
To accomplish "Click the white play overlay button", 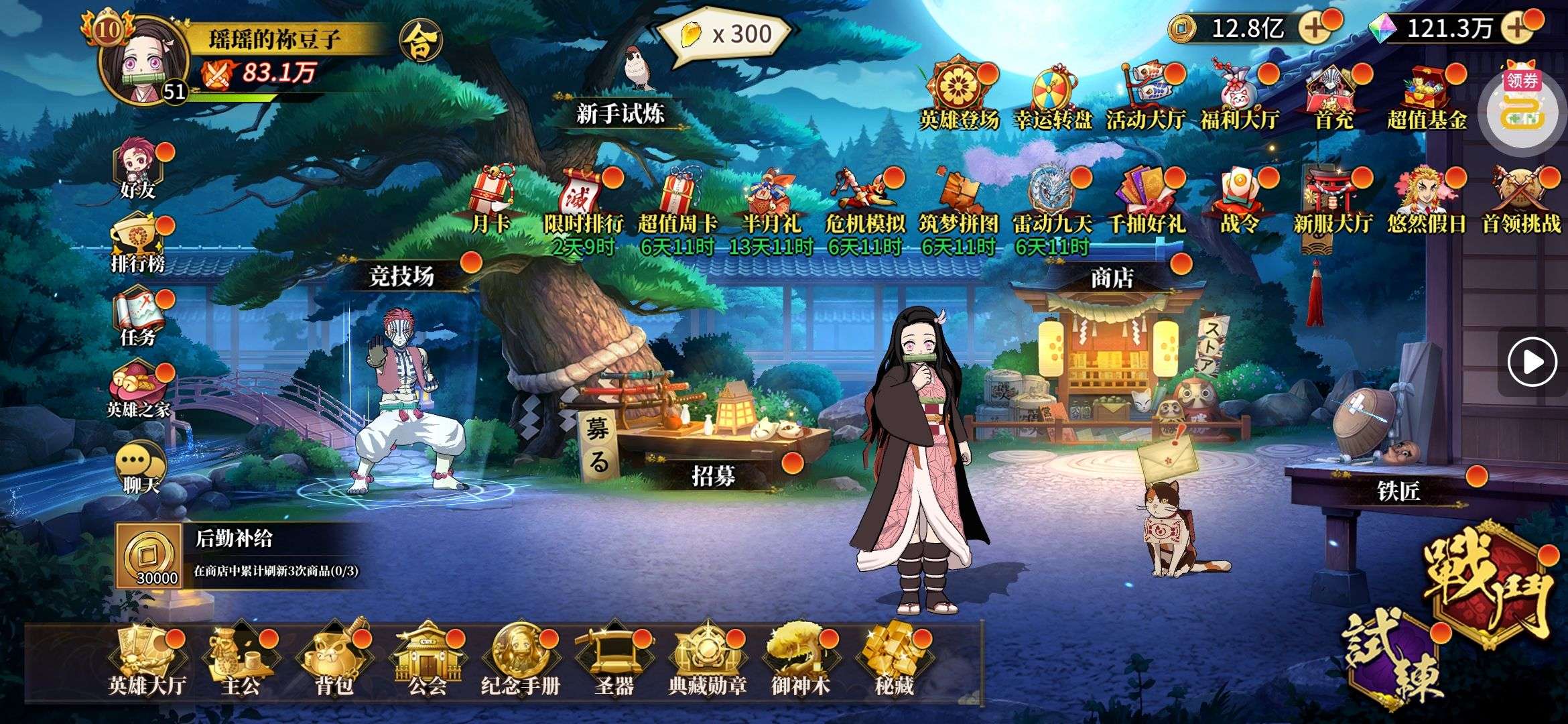I will 1532,363.
